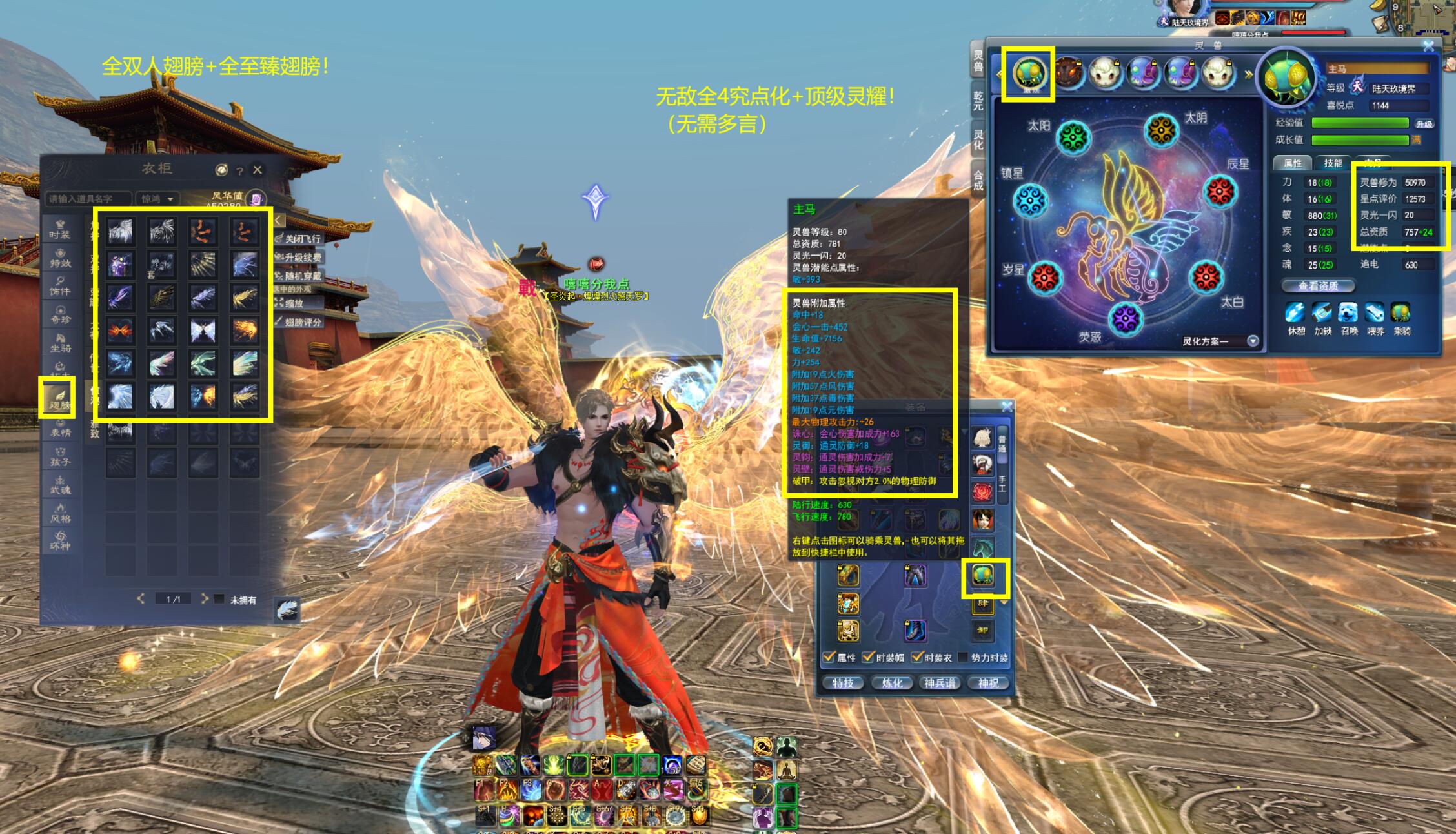The height and width of the screenshot is (834, 1456).
Task: Type in the item name search field
Action: (x=88, y=199)
